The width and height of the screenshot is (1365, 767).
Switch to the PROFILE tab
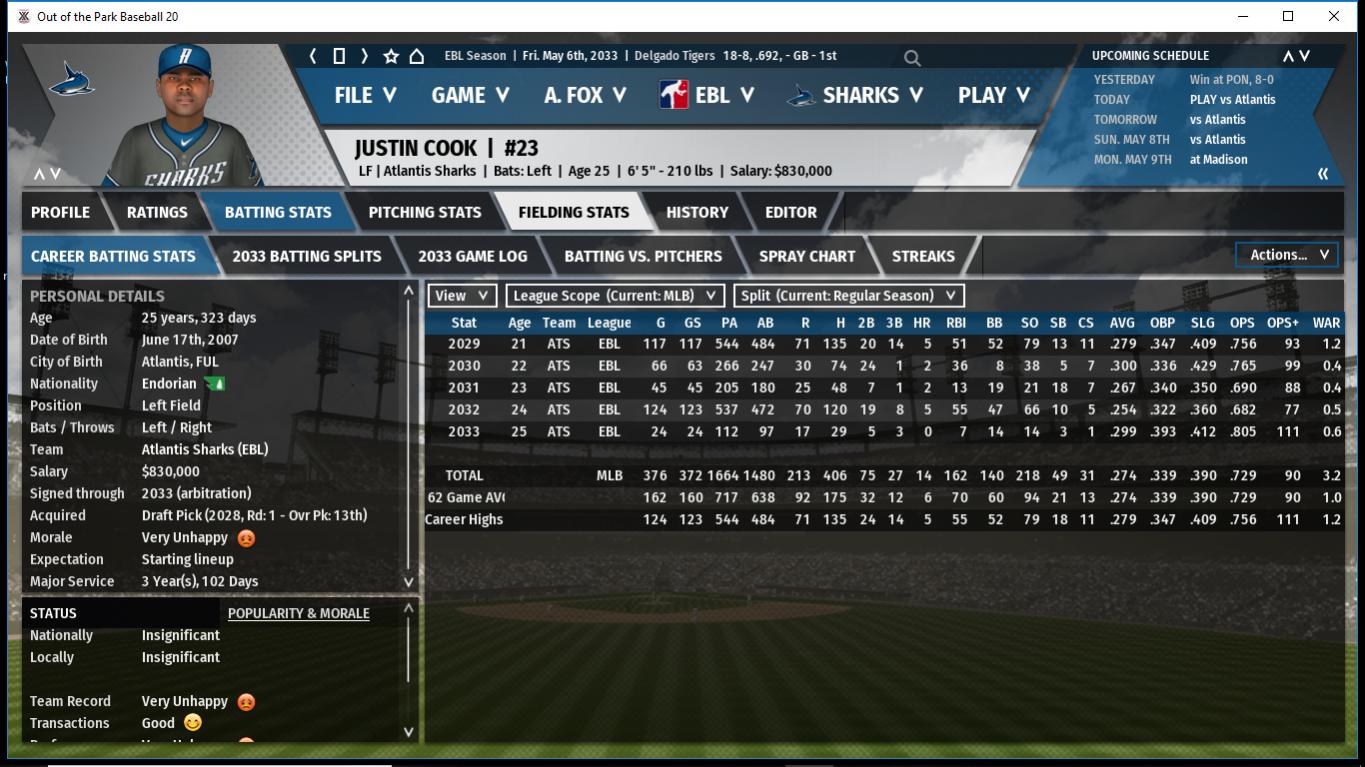pos(60,212)
